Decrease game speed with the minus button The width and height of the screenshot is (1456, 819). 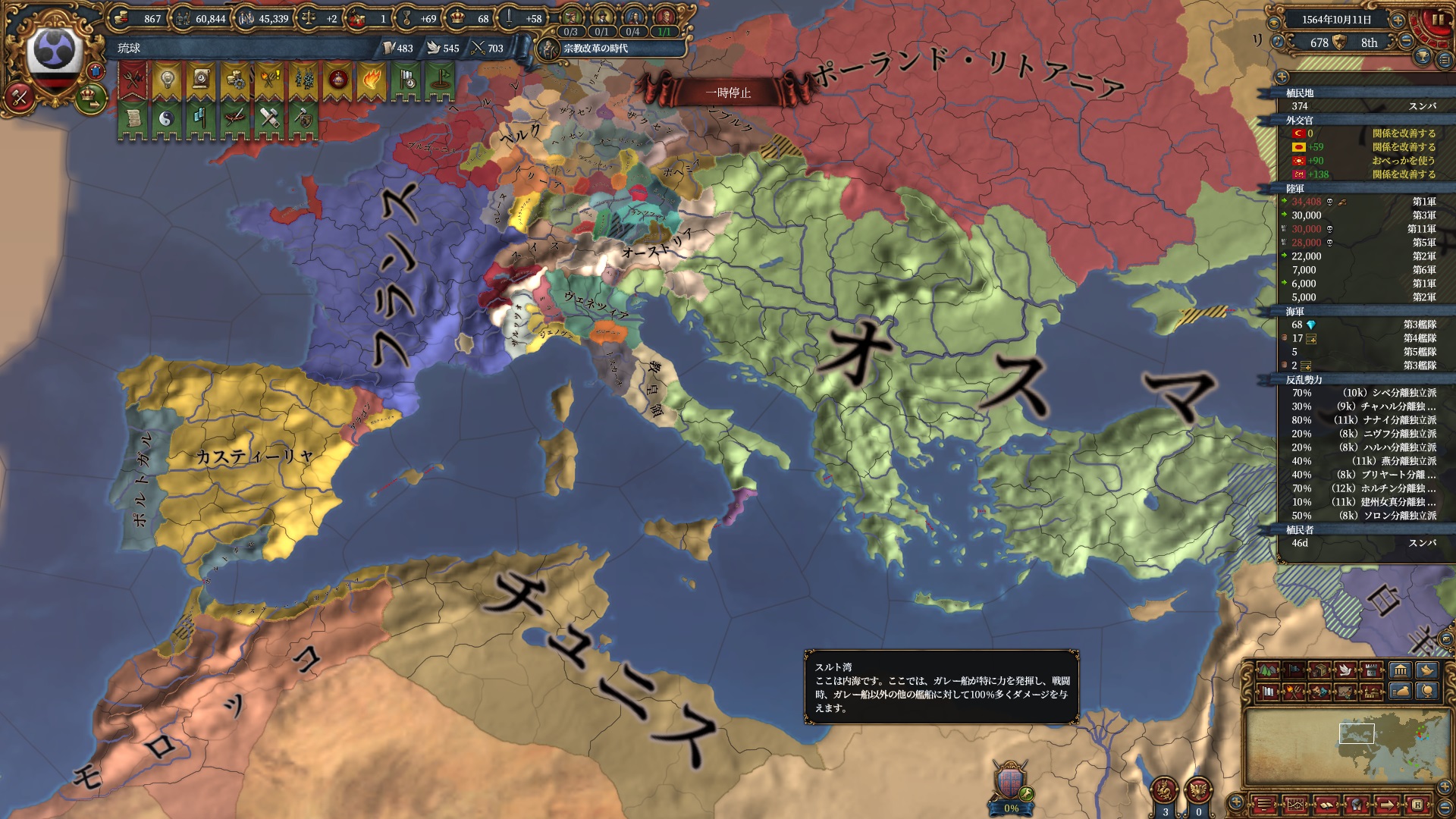click(1405, 42)
